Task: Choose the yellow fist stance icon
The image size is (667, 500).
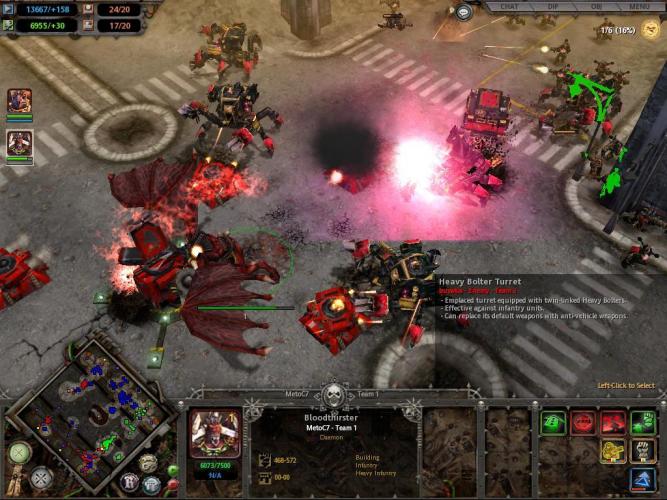Action: pos(613,451)
